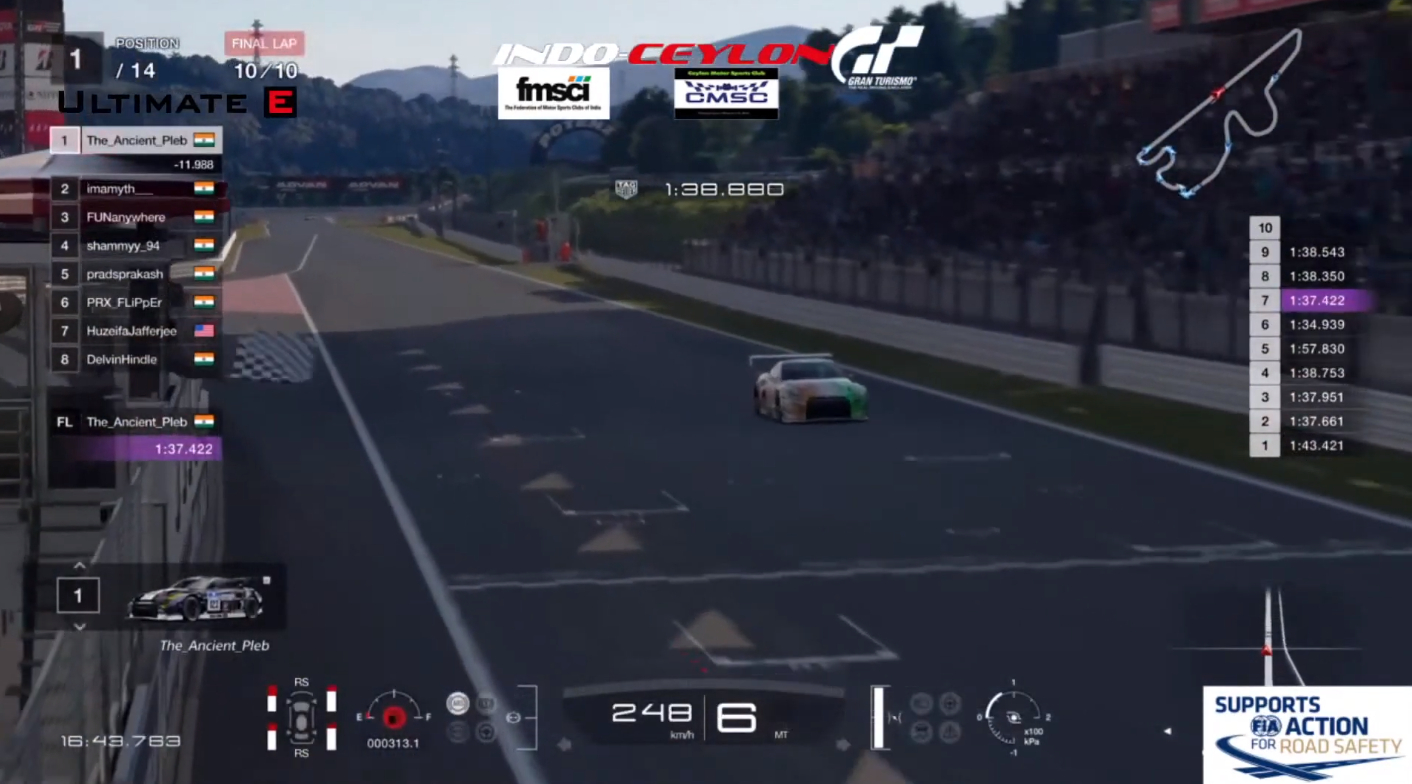Choose lap 5 time 1:57.830
Image resolution: width=1412 pixels, height=784 pixels.
click(1315, 349)
